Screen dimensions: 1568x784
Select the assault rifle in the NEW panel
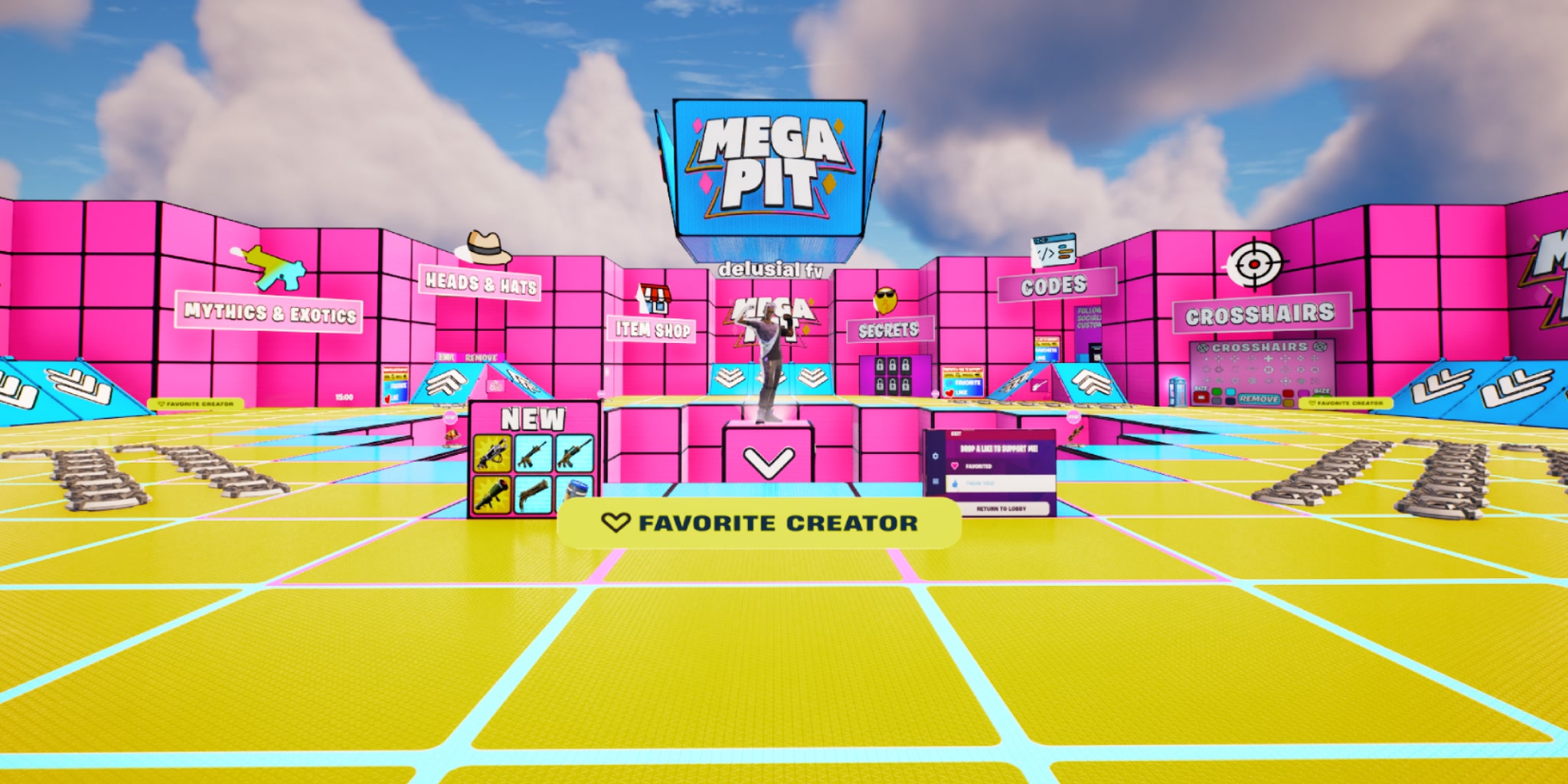(533, 452)
